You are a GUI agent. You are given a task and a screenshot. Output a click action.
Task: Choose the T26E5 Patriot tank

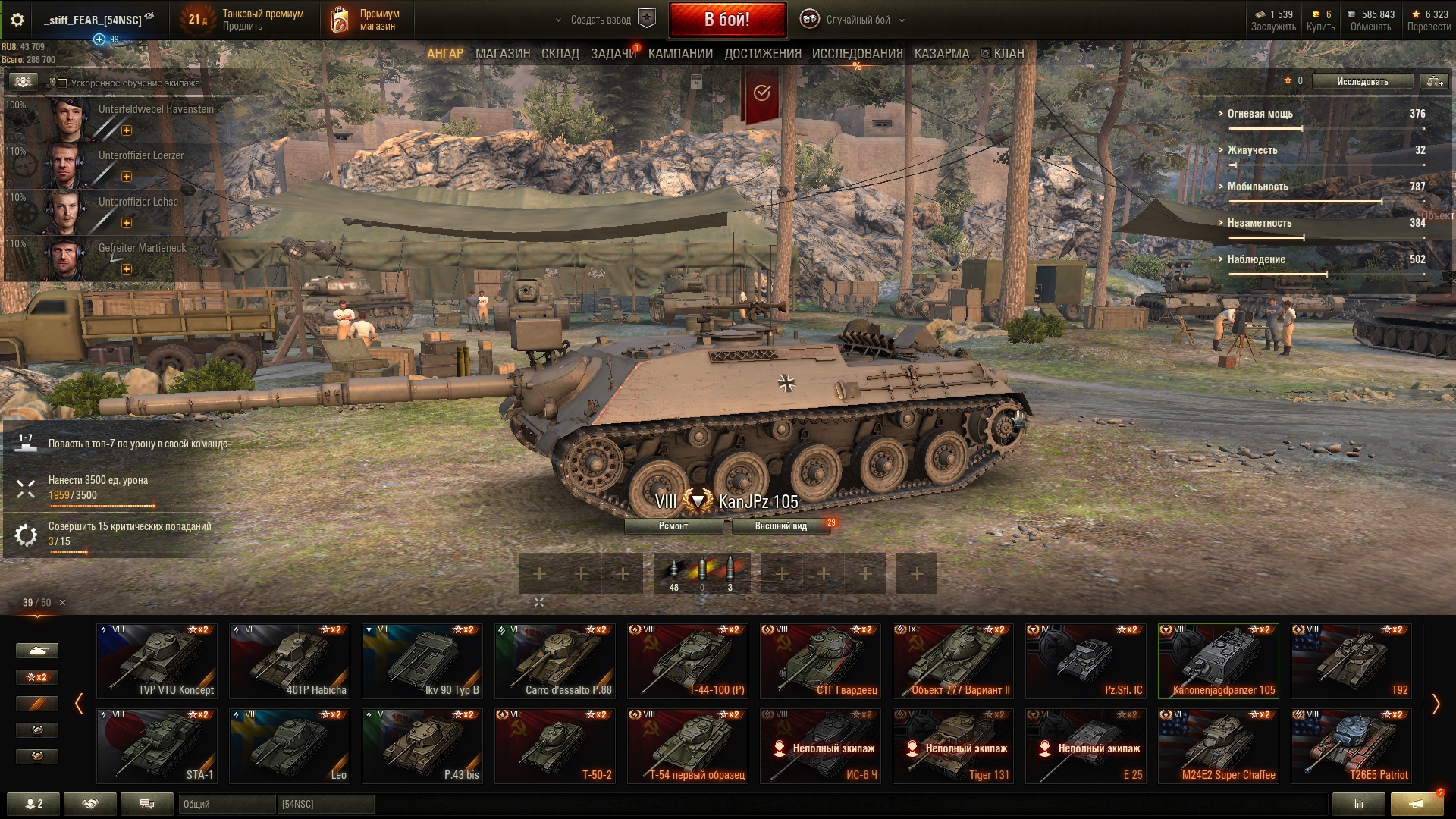coord(1351,745)
